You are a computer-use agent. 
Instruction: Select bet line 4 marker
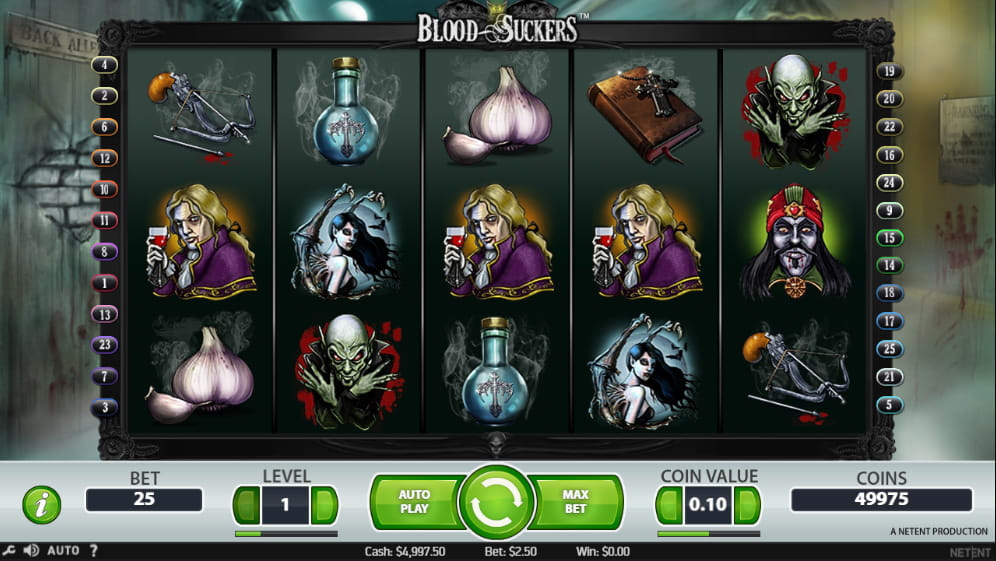coord(104,65)
